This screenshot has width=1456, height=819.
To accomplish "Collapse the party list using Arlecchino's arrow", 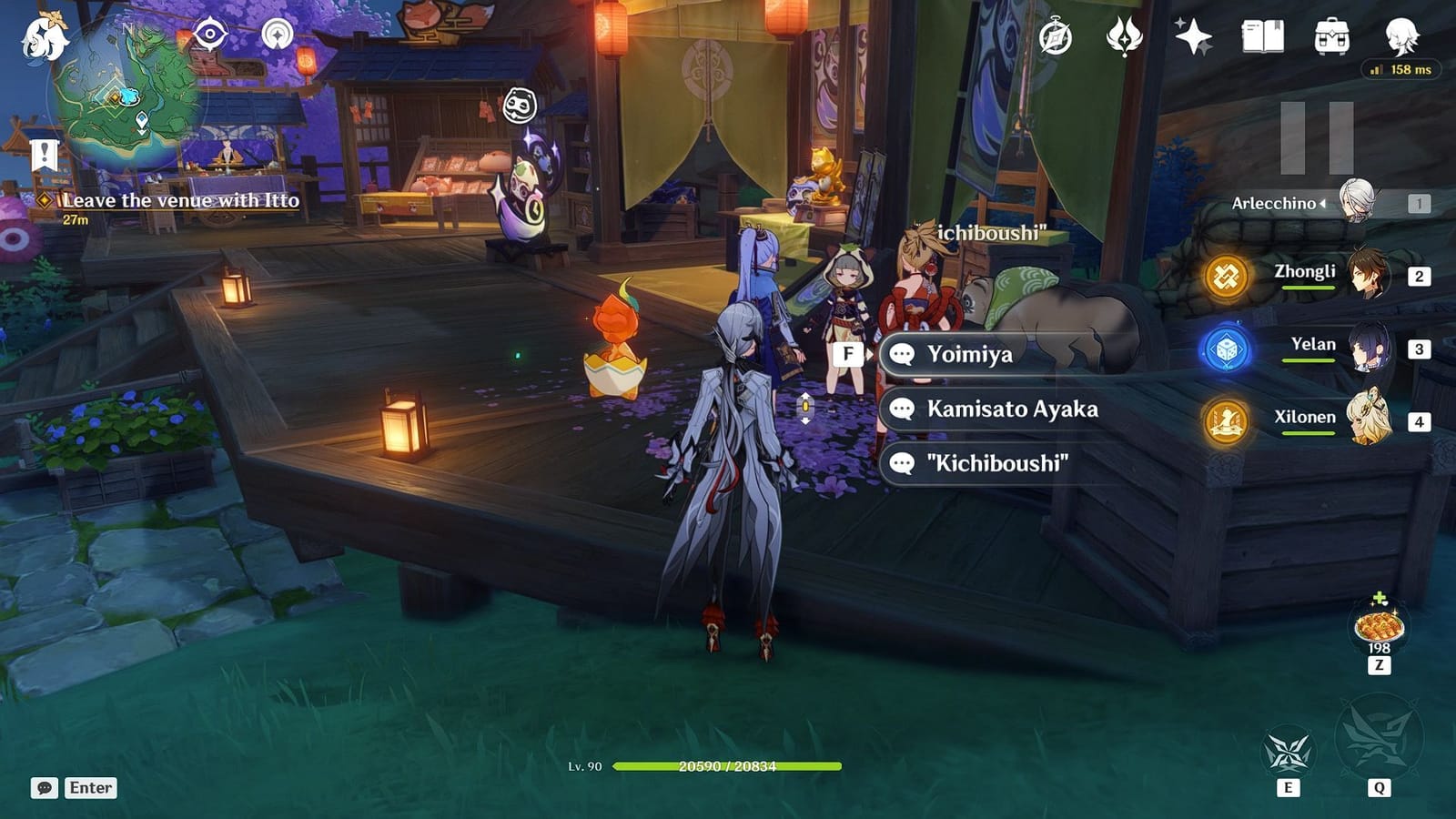I will [1320, 204].
